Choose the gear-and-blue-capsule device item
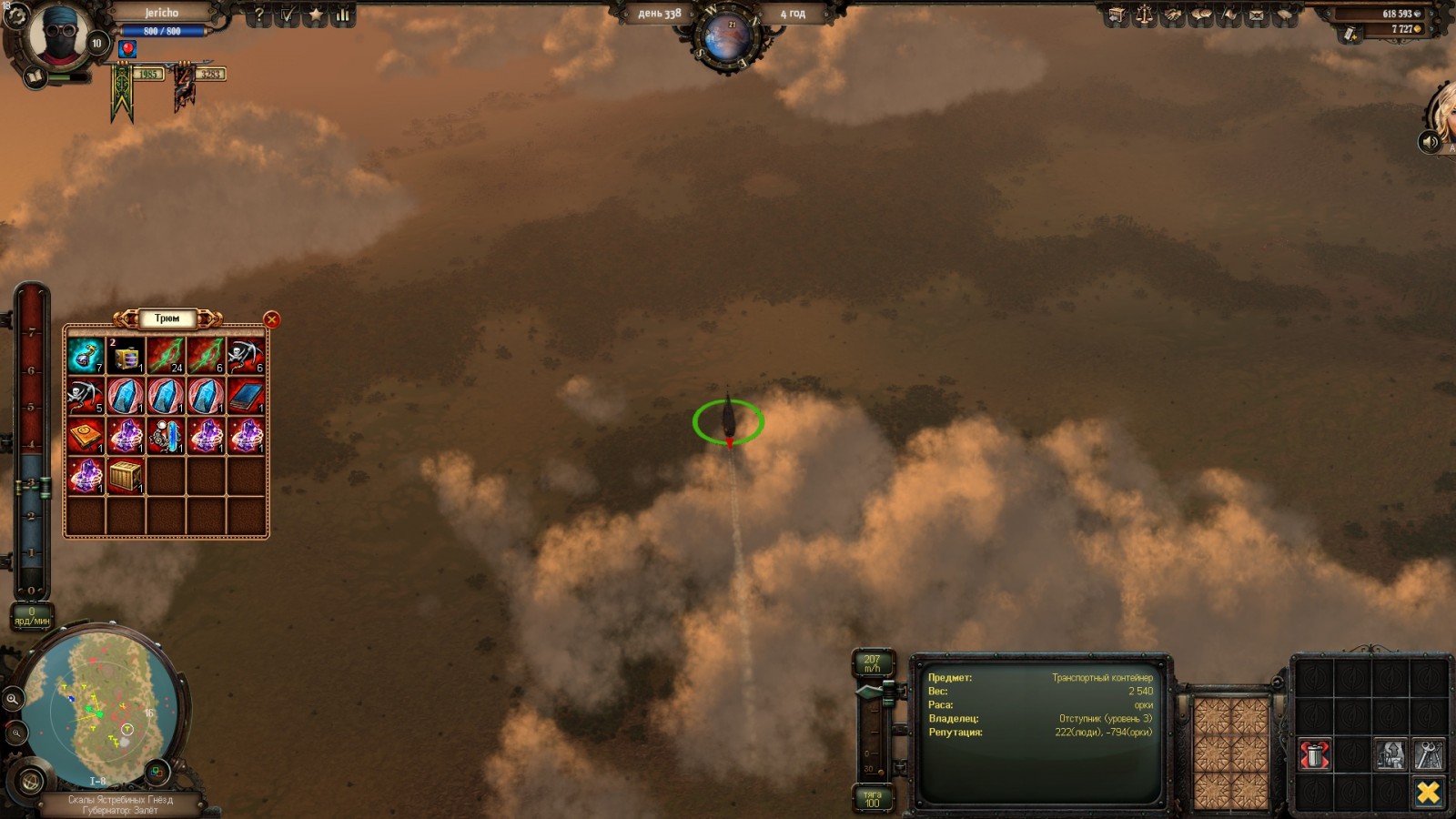This screenshot has width=1456, height=819. (x=166, y=436)
